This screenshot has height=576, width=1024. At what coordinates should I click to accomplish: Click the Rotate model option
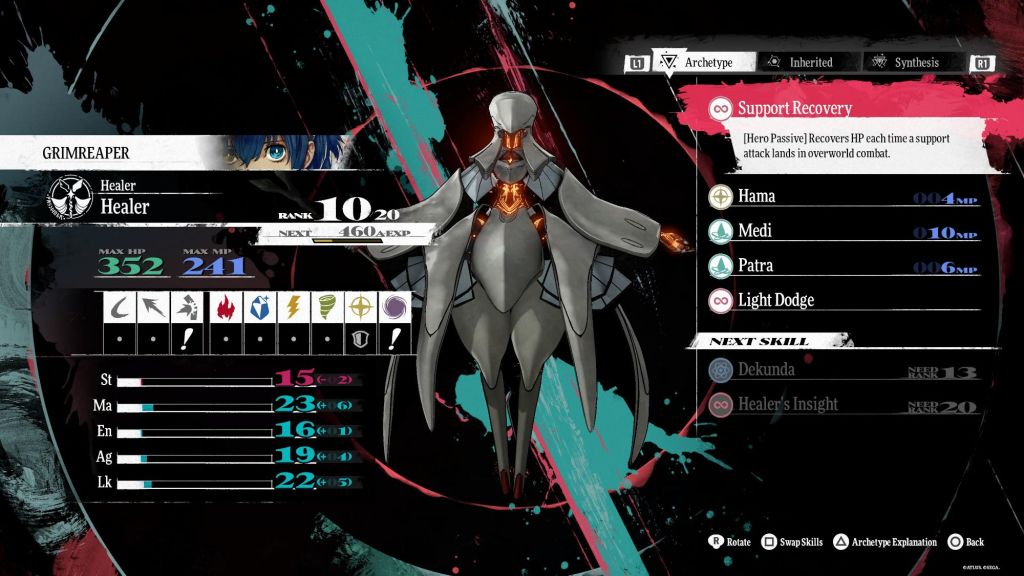pos(729,542)
